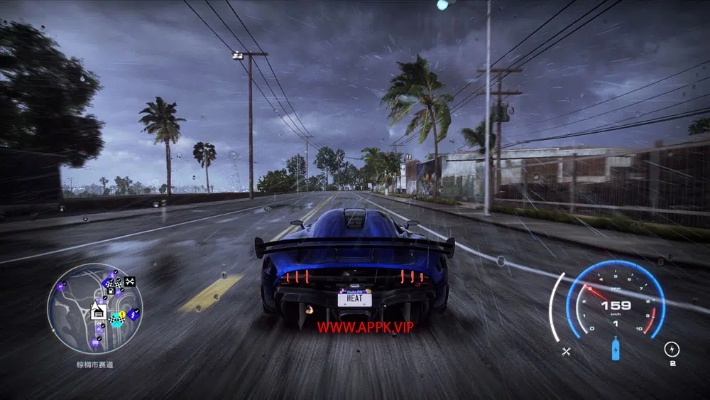Activate the blue nitrous bottle icon

click(615, 350)
